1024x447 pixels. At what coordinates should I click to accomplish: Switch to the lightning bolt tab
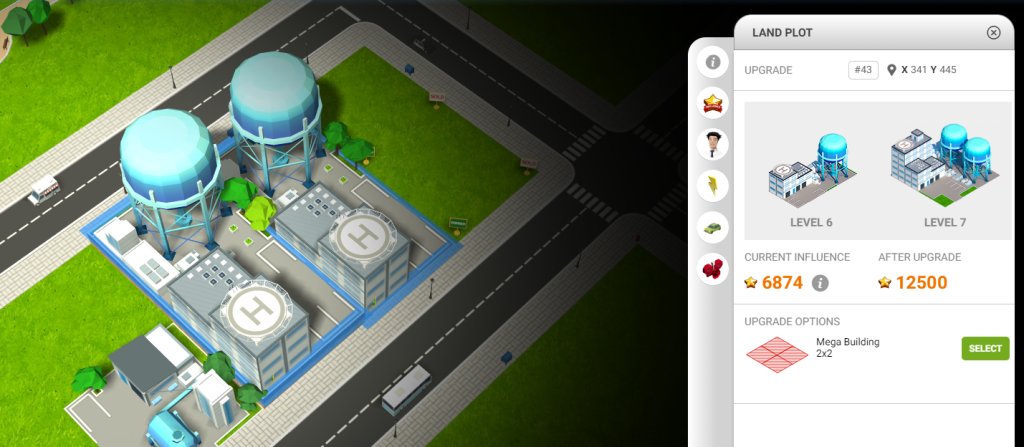(713, 186)
